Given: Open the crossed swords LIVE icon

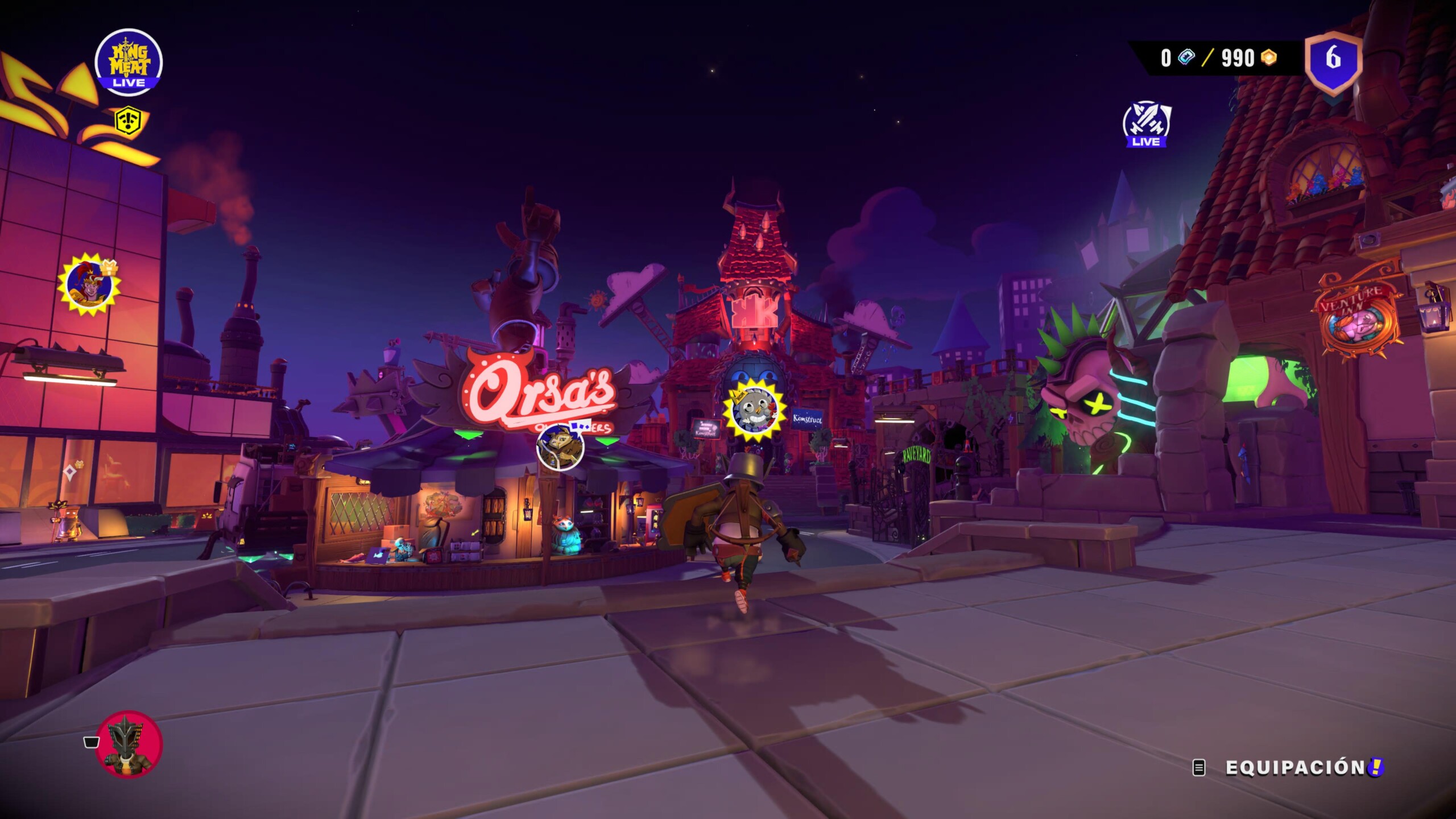Looking at the screenshot, I should pos(1147,124).
